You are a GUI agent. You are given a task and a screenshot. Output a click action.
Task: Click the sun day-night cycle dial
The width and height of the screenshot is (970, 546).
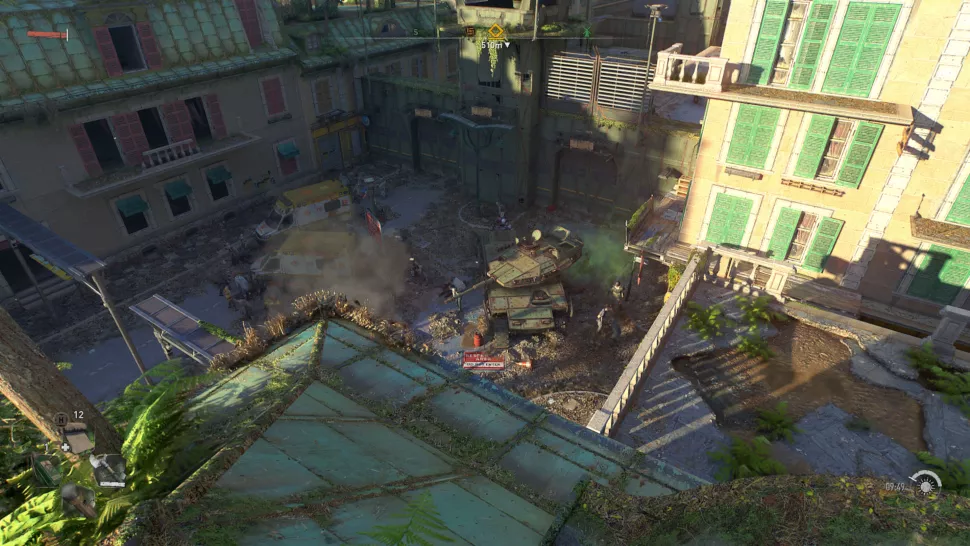(x=926, y=485)
